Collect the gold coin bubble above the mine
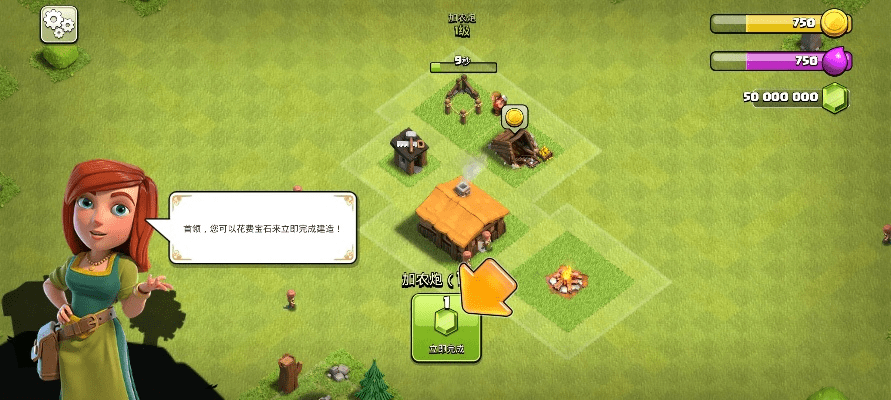The image size is (891, 400). pyautogui.click(x=514, y=119)
